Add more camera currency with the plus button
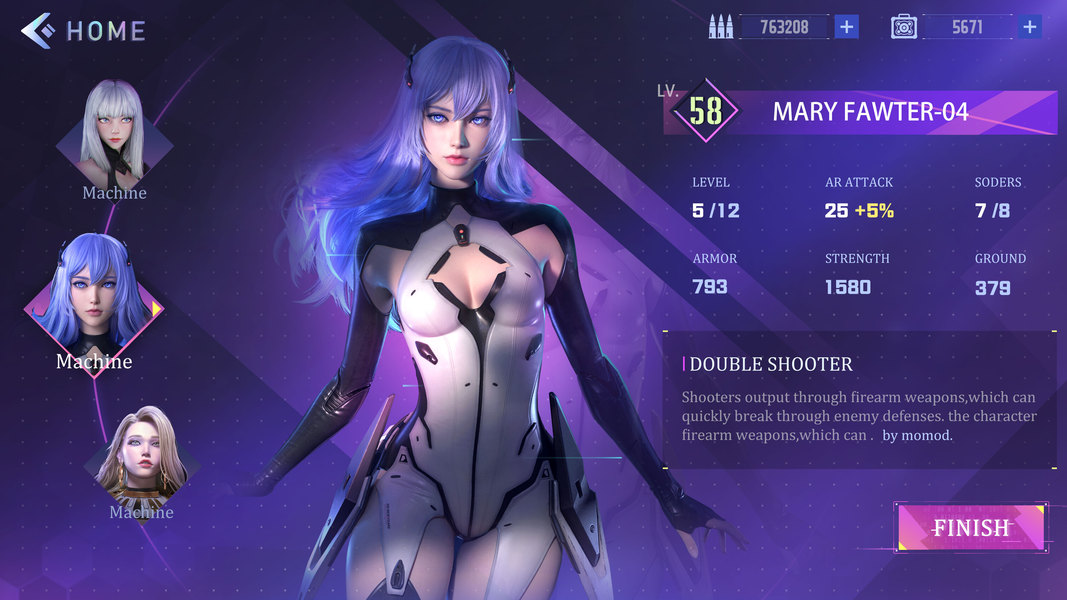1067x600 pixels. (x=1029, y=27)
